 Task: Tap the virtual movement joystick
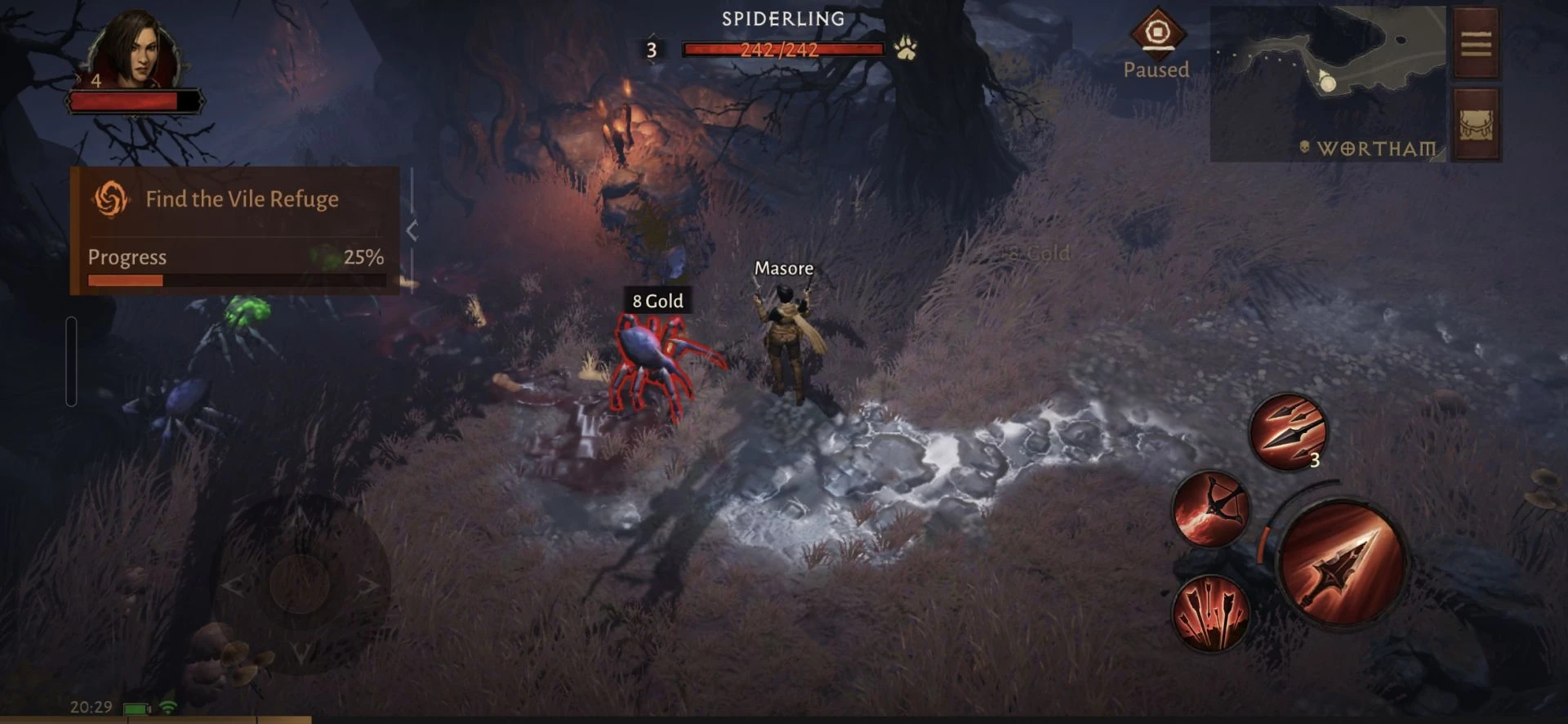coord(300,584)
